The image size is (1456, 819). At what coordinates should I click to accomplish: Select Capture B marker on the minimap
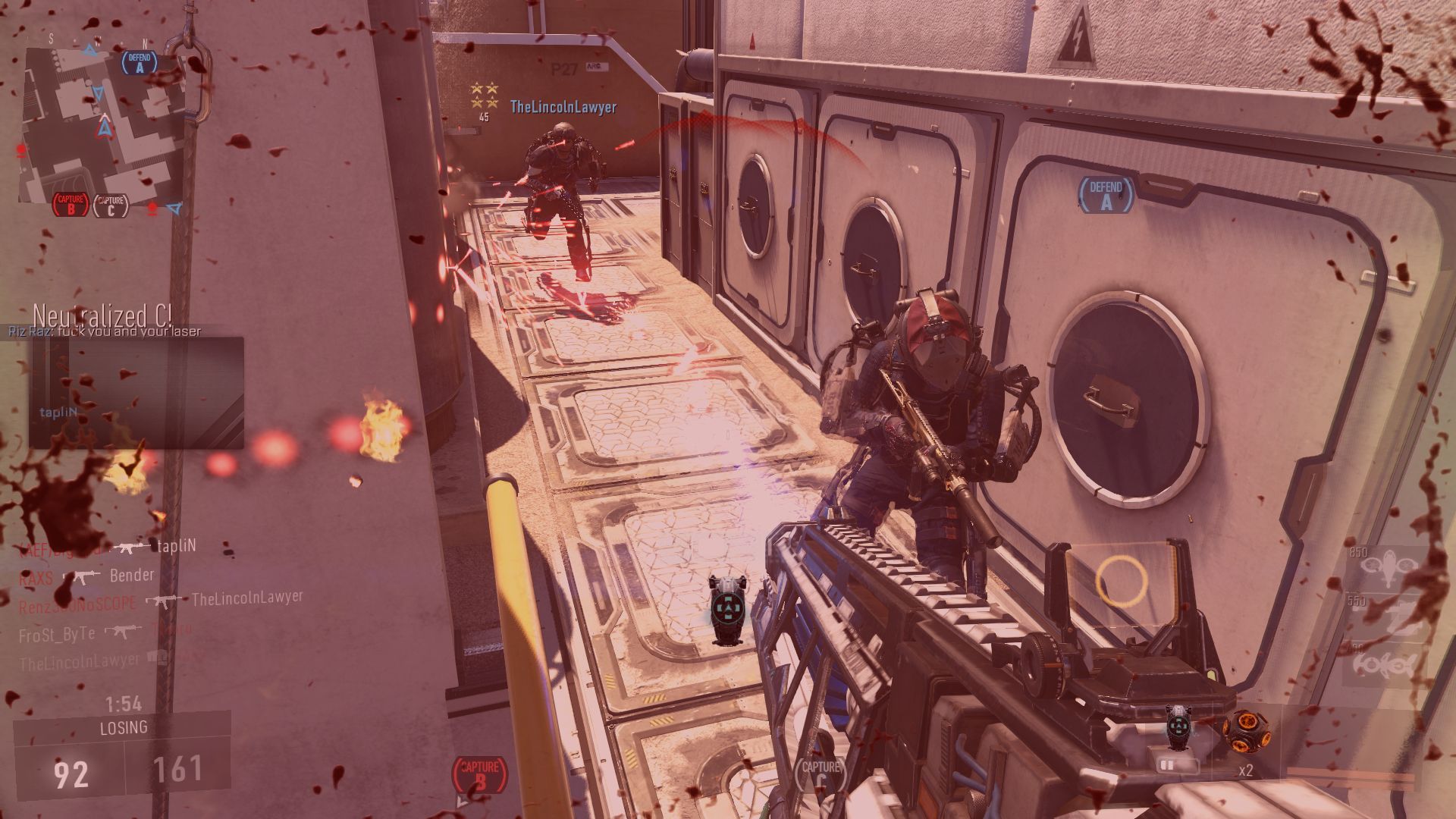pos(71,205)
